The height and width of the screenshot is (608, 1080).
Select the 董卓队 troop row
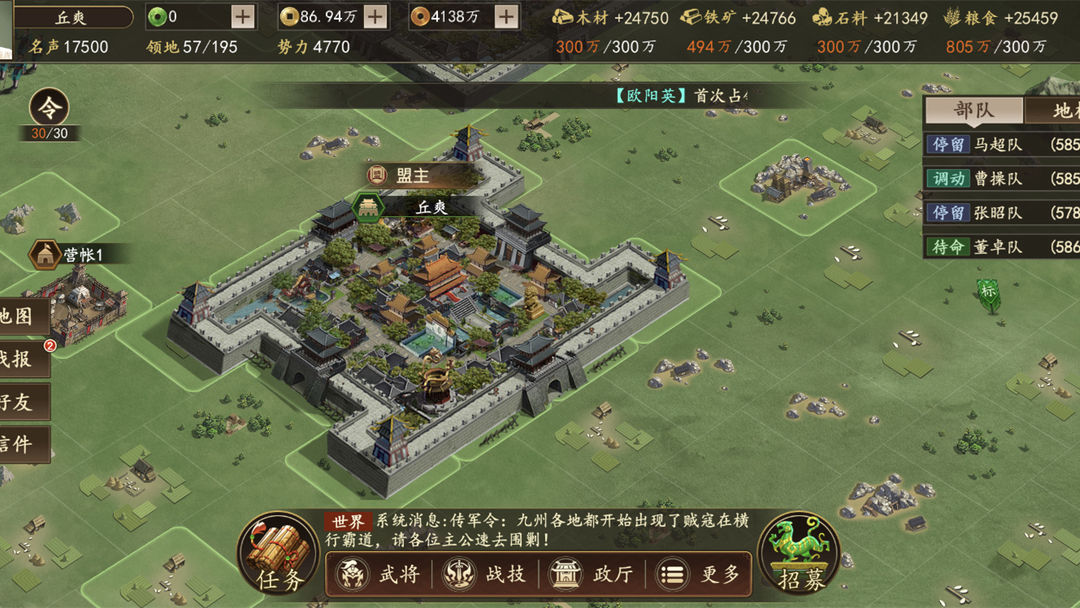coord(1001,246)
